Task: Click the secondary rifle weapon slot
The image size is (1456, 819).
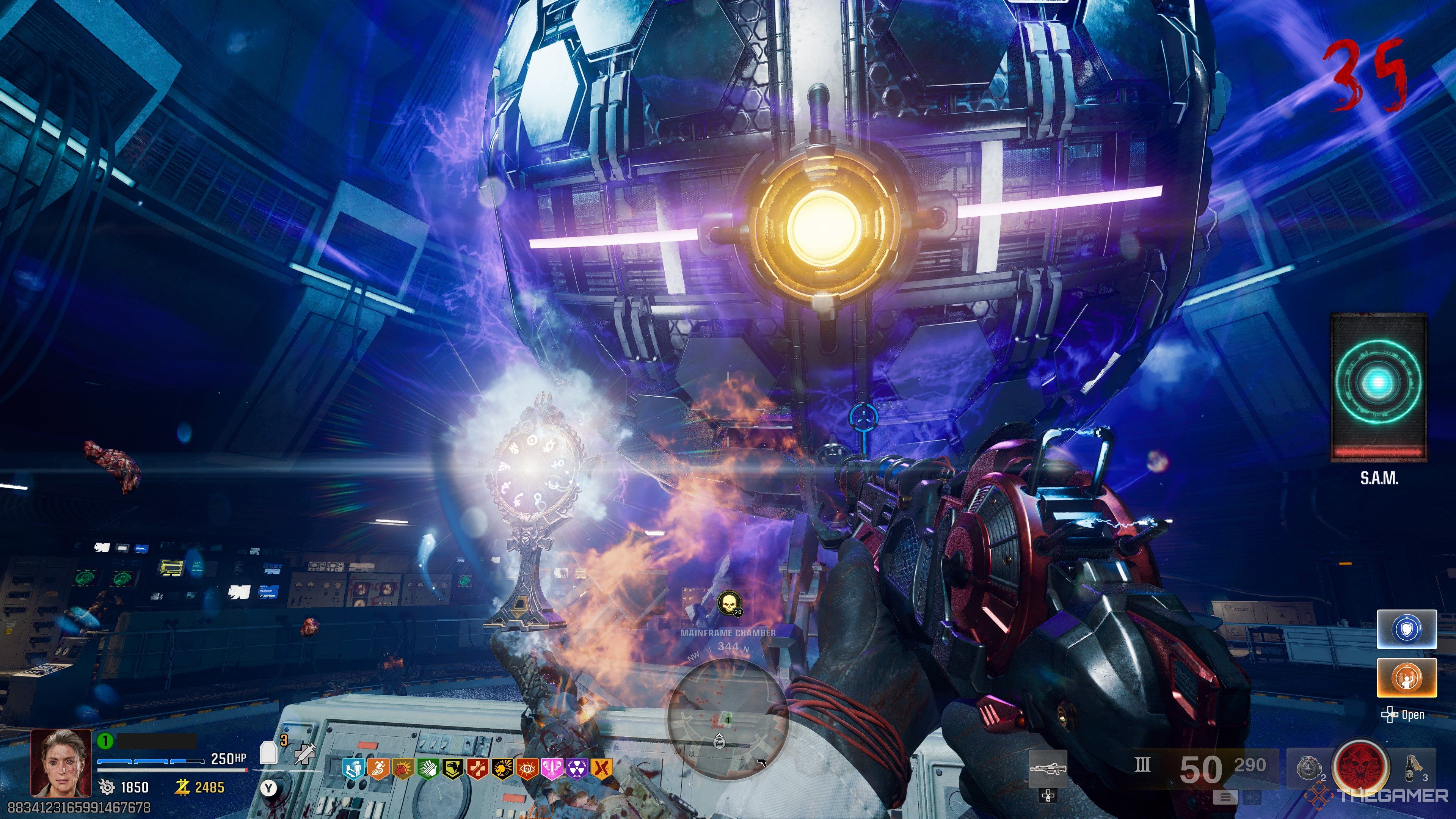Action: coord(1047,769)
